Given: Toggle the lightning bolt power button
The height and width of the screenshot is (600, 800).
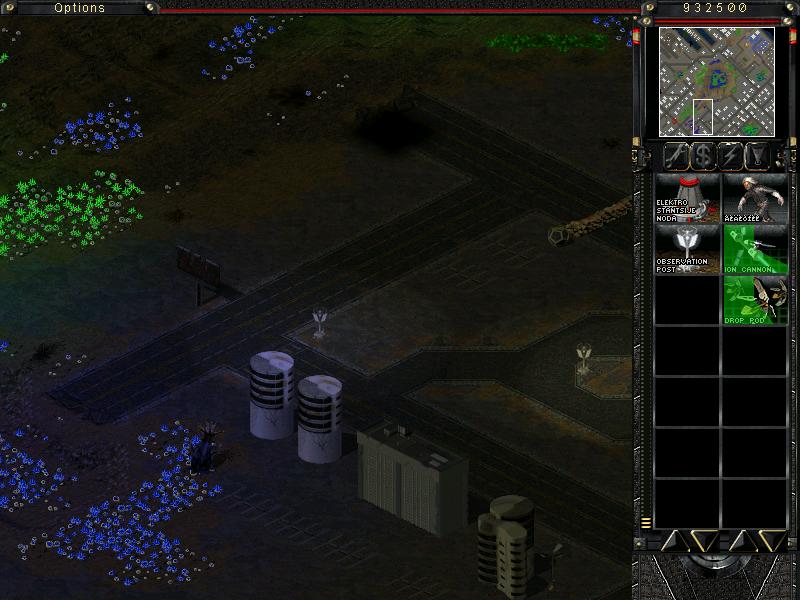Looking at the screenshot, I should tap(733, 156).
